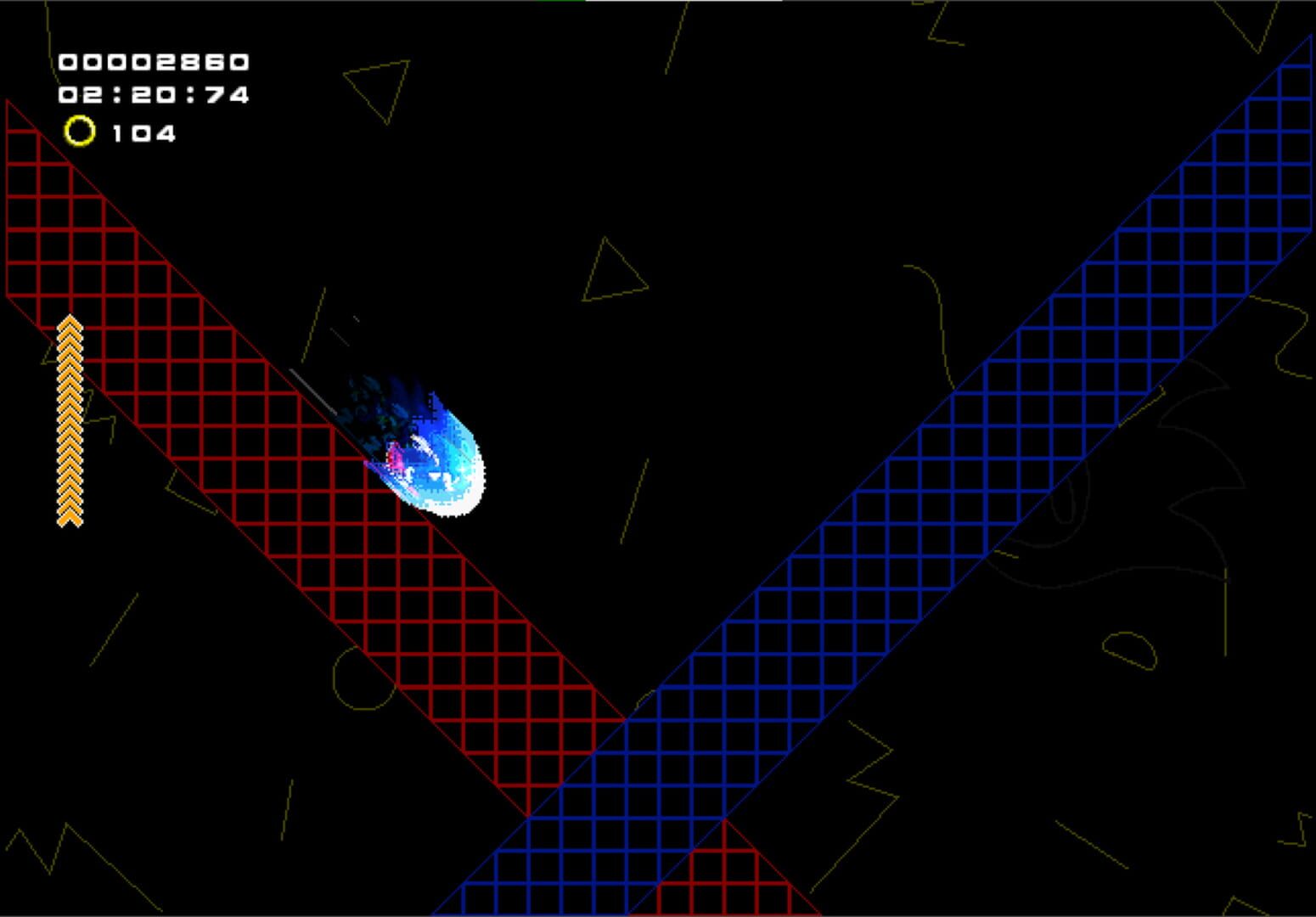Toggle the score counter showing 00002860
Screen dimensions: 1316x917
pos(153,61)
